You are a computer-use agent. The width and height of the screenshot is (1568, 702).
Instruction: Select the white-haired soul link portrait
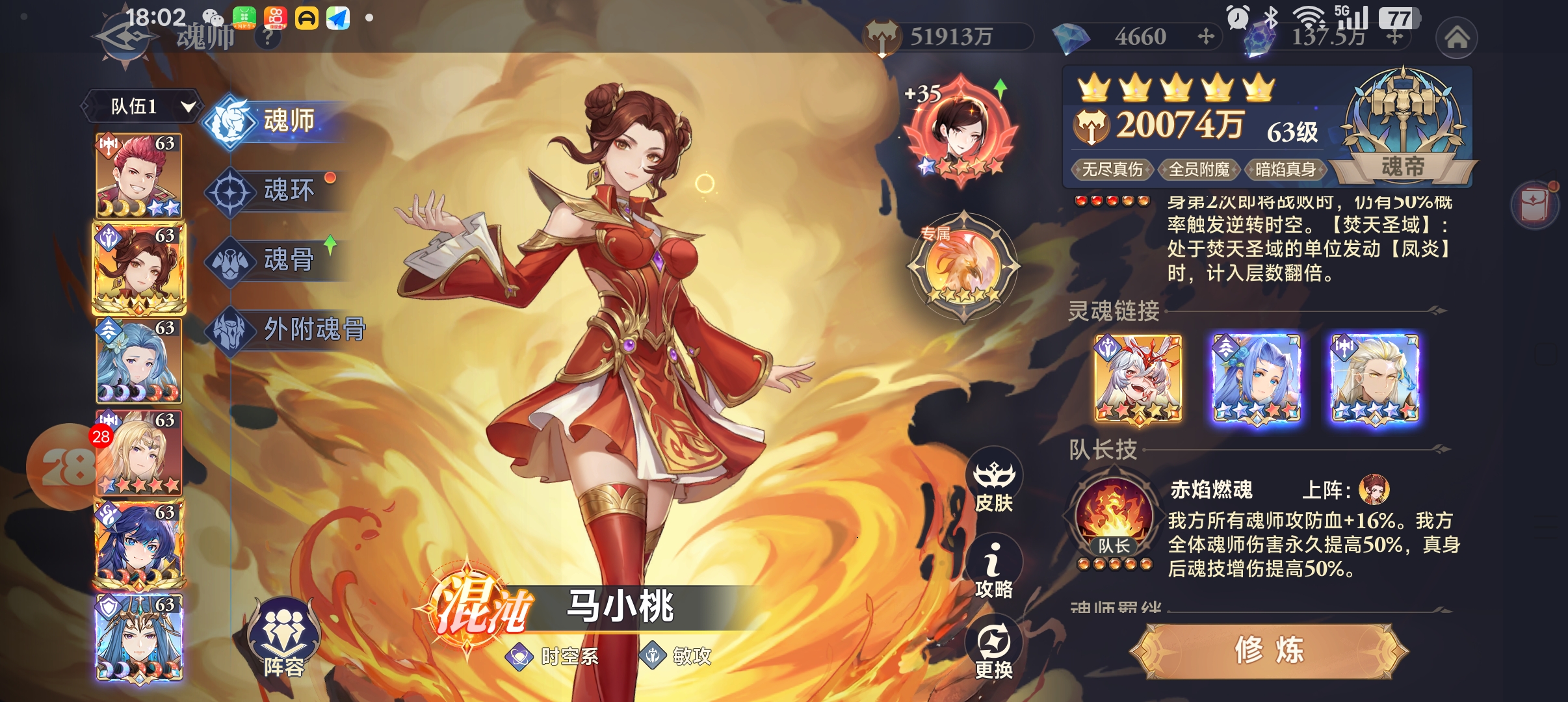[1138, 378]
